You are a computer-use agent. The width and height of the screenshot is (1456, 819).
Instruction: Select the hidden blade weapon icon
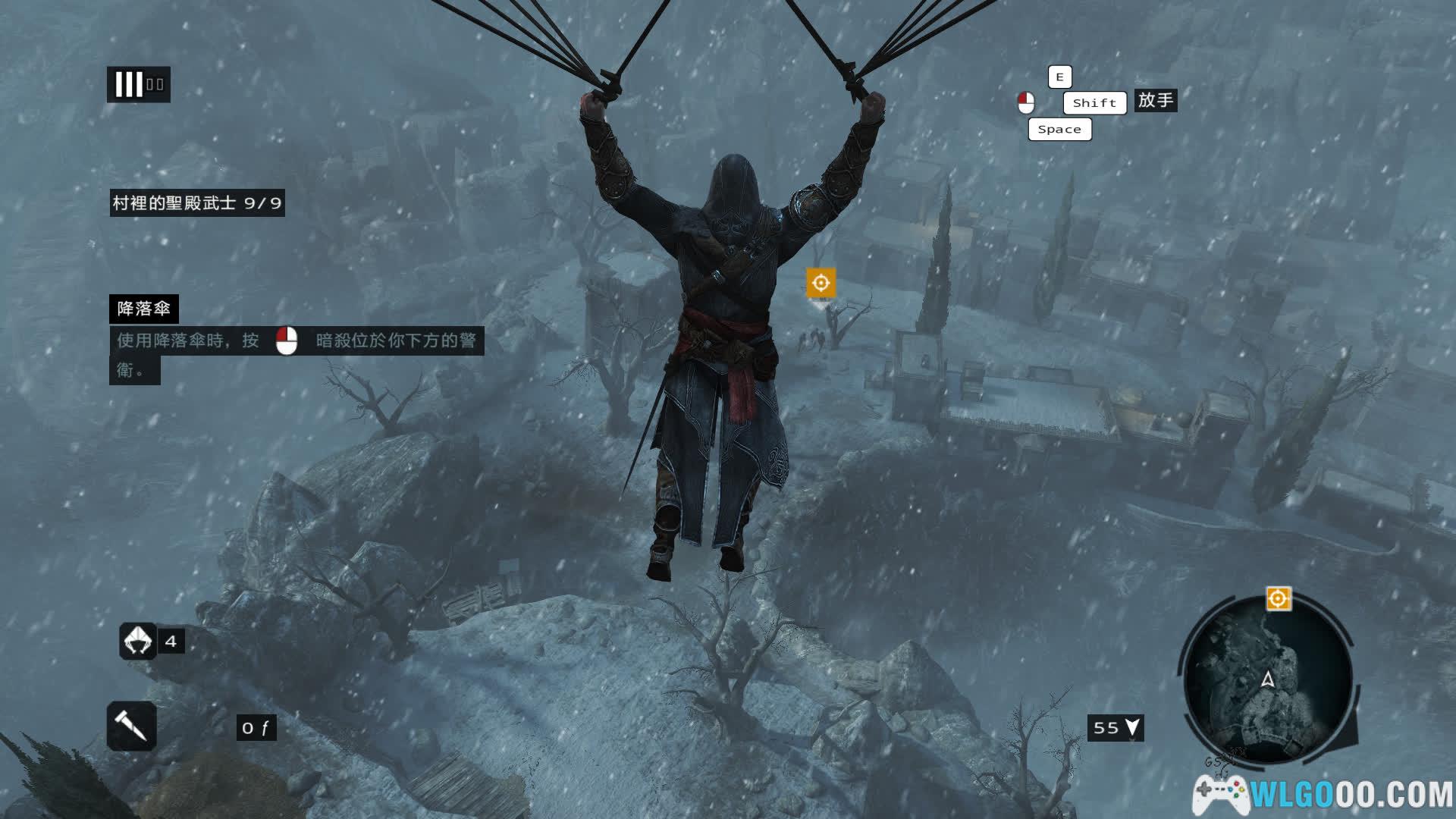[132, 726]
